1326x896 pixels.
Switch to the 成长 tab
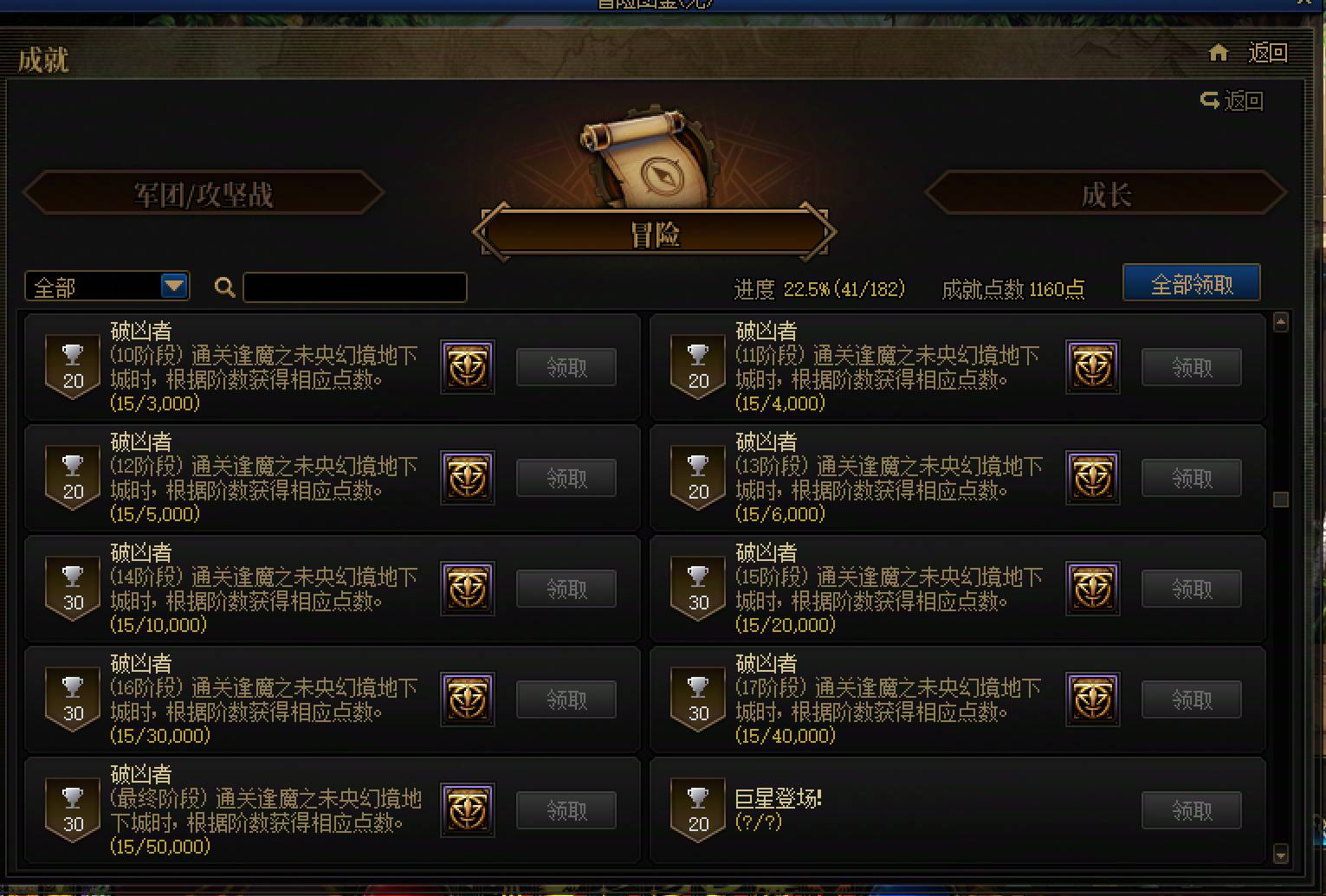pos(1105,194)
